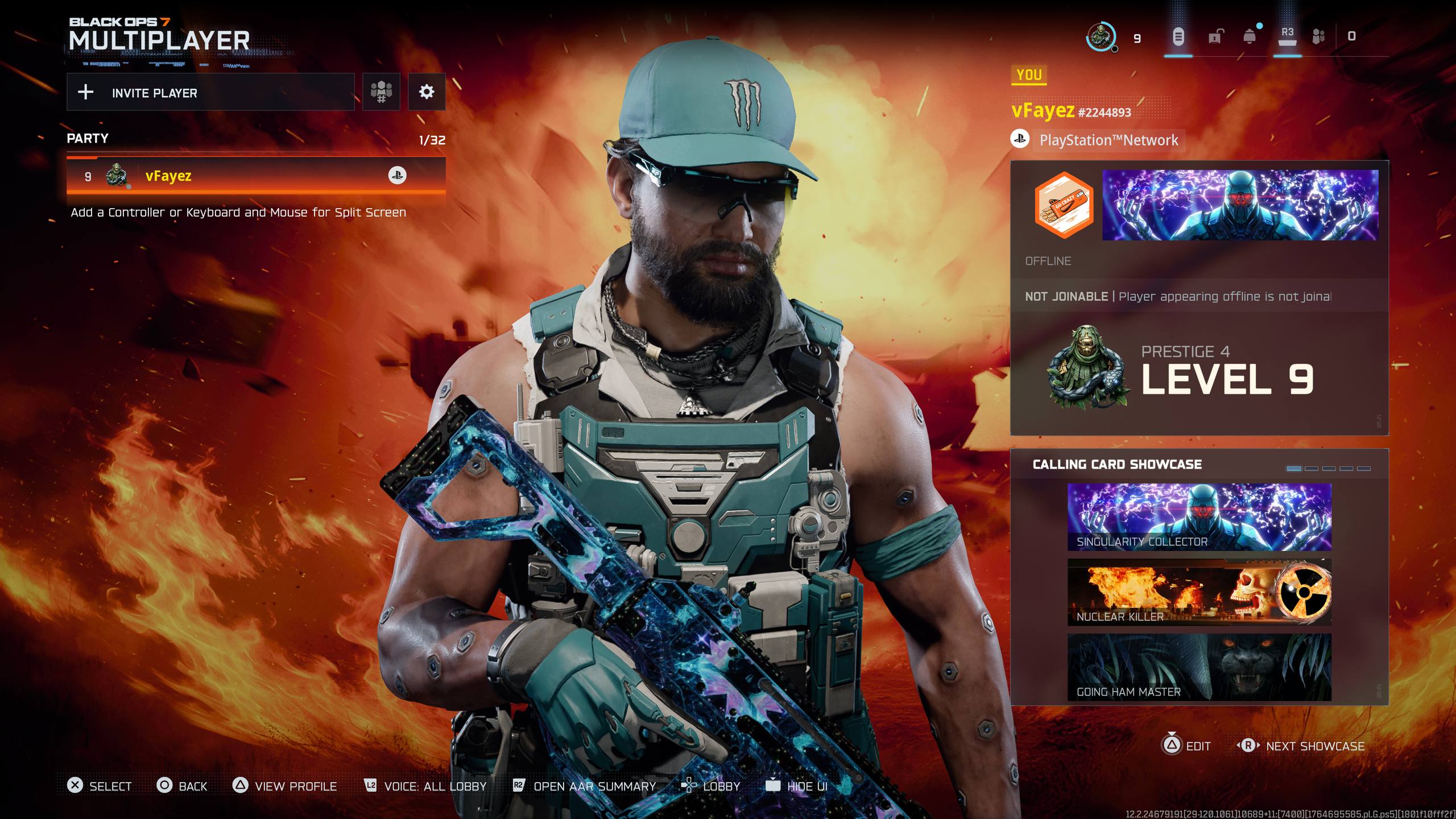
Task: Open the top-bar player rank avatar
Action: click(x=1101, y=37)
